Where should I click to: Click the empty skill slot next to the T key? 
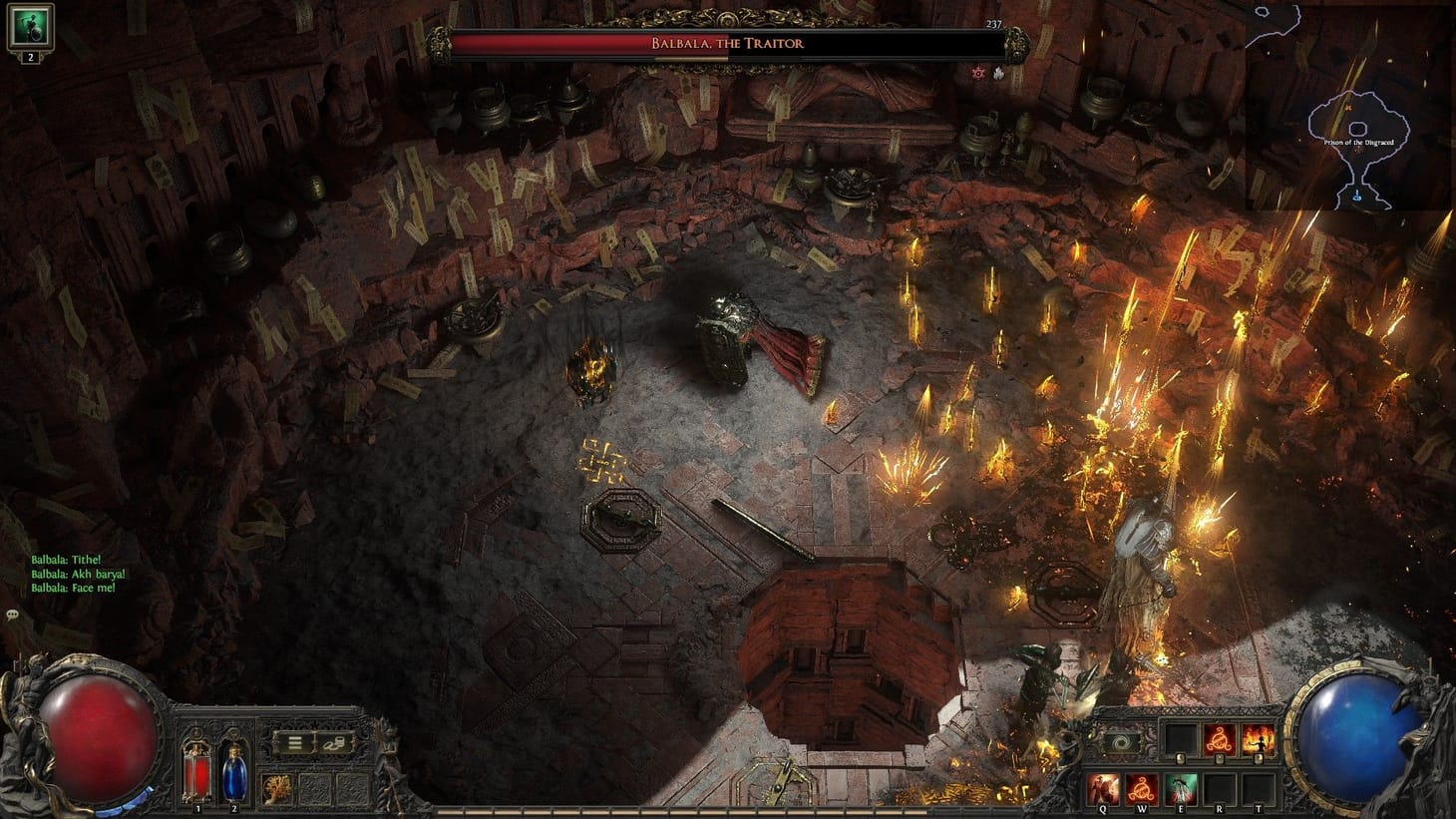point(1258,788)
